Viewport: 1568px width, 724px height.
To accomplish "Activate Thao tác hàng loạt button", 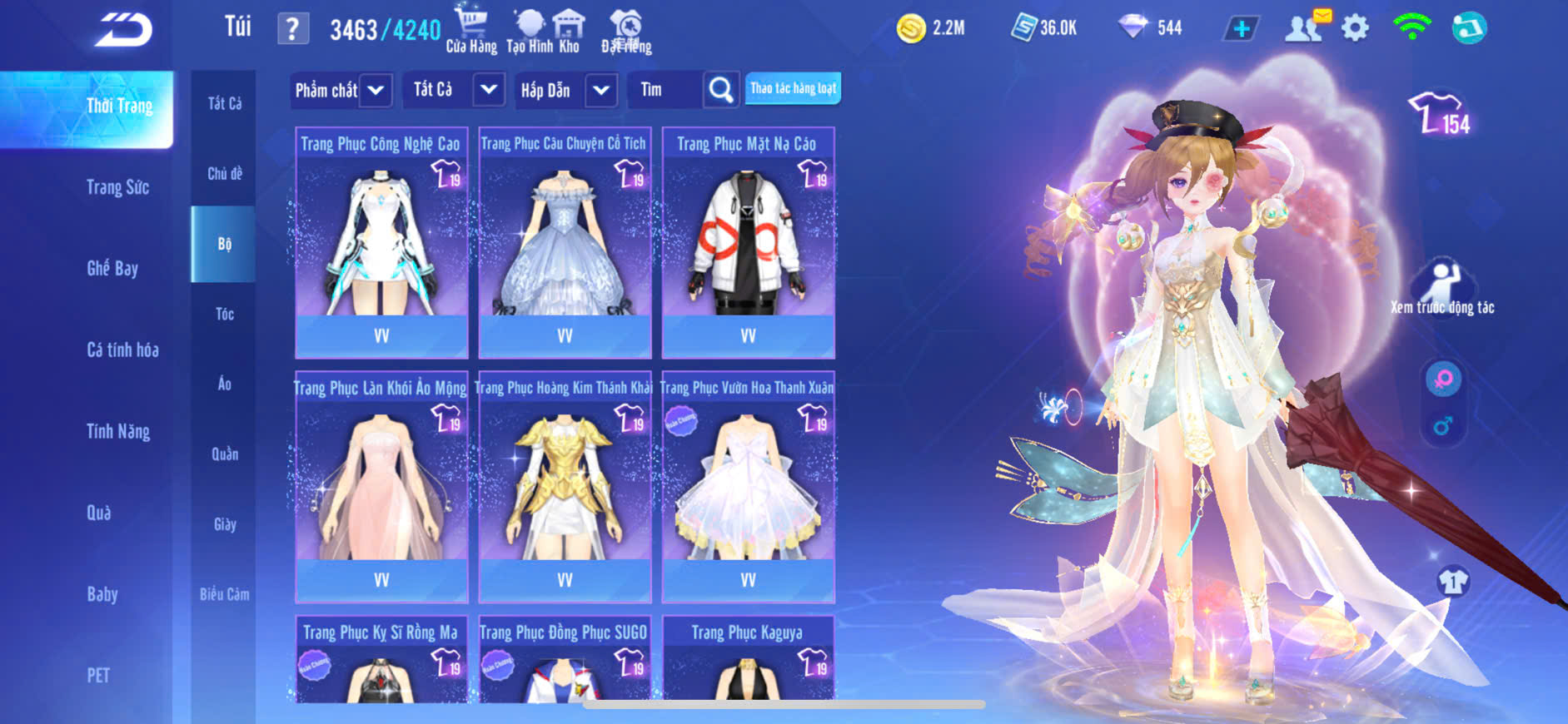I will [x=793, y=88].
